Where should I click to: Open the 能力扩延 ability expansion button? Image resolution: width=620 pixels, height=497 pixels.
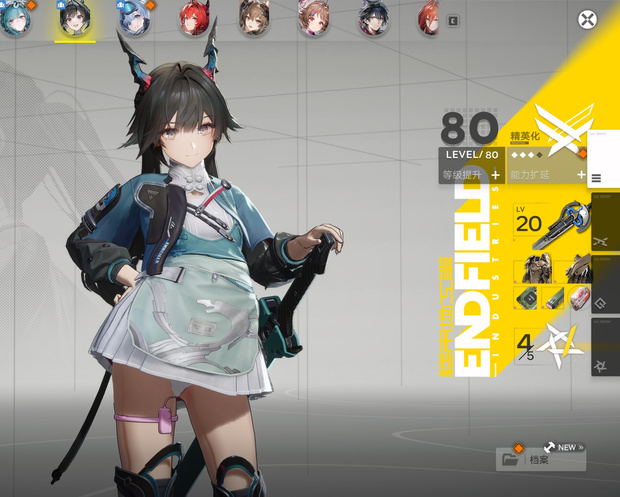[546, 175]
